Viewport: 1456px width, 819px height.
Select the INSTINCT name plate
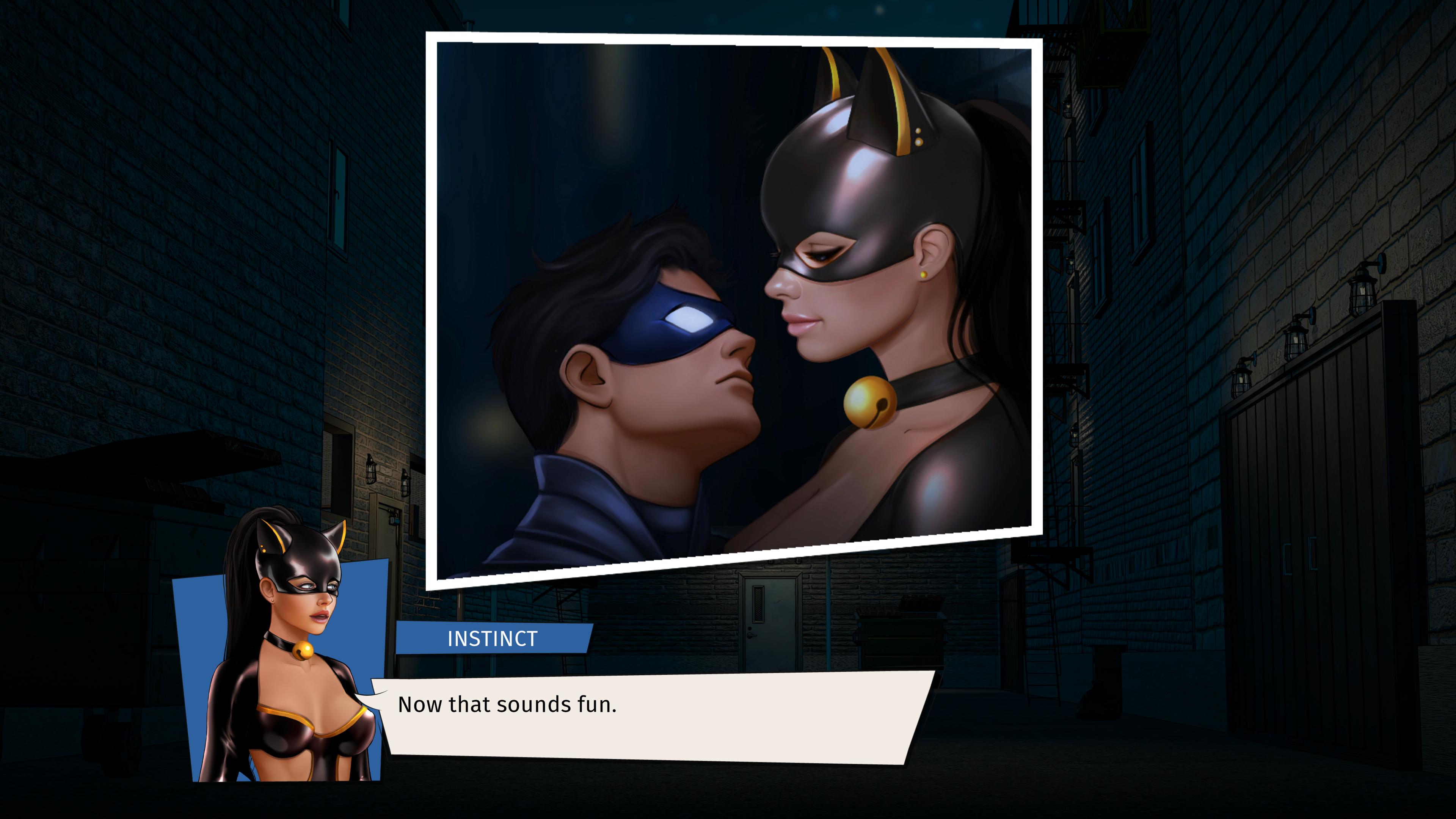coord(492,640)
